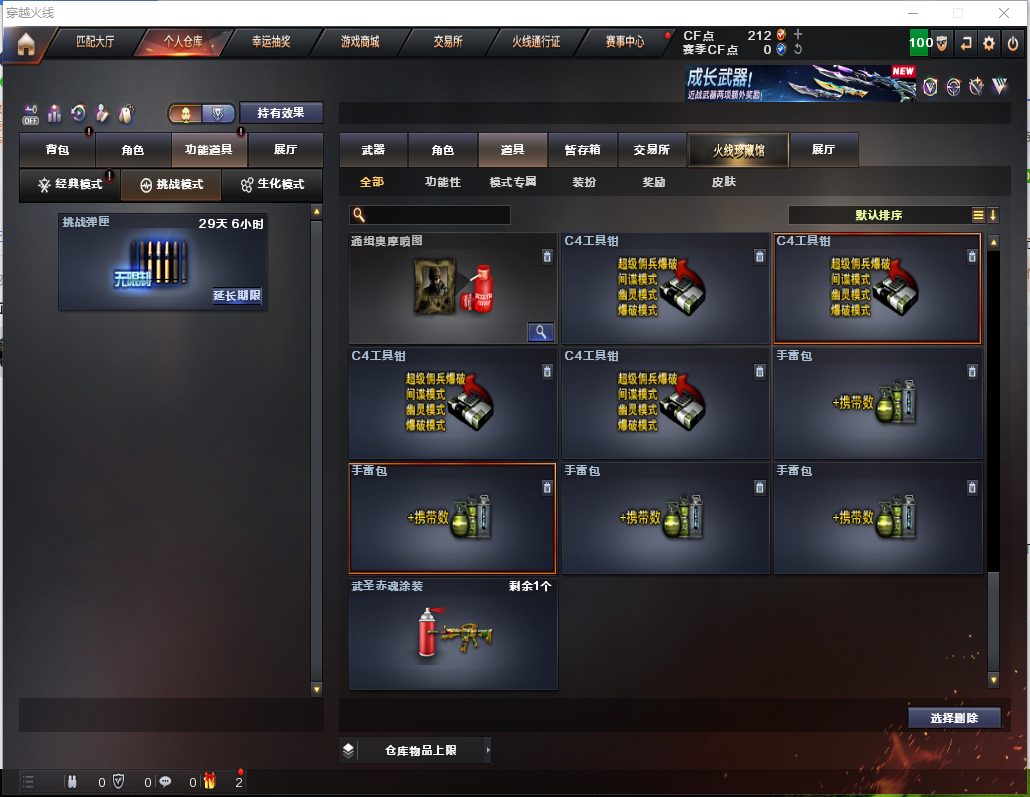Screen dimensions: 1030x797
Task: Extend duration with 延长期限 button
Action: pyautogui.click(x=237, y=295)
